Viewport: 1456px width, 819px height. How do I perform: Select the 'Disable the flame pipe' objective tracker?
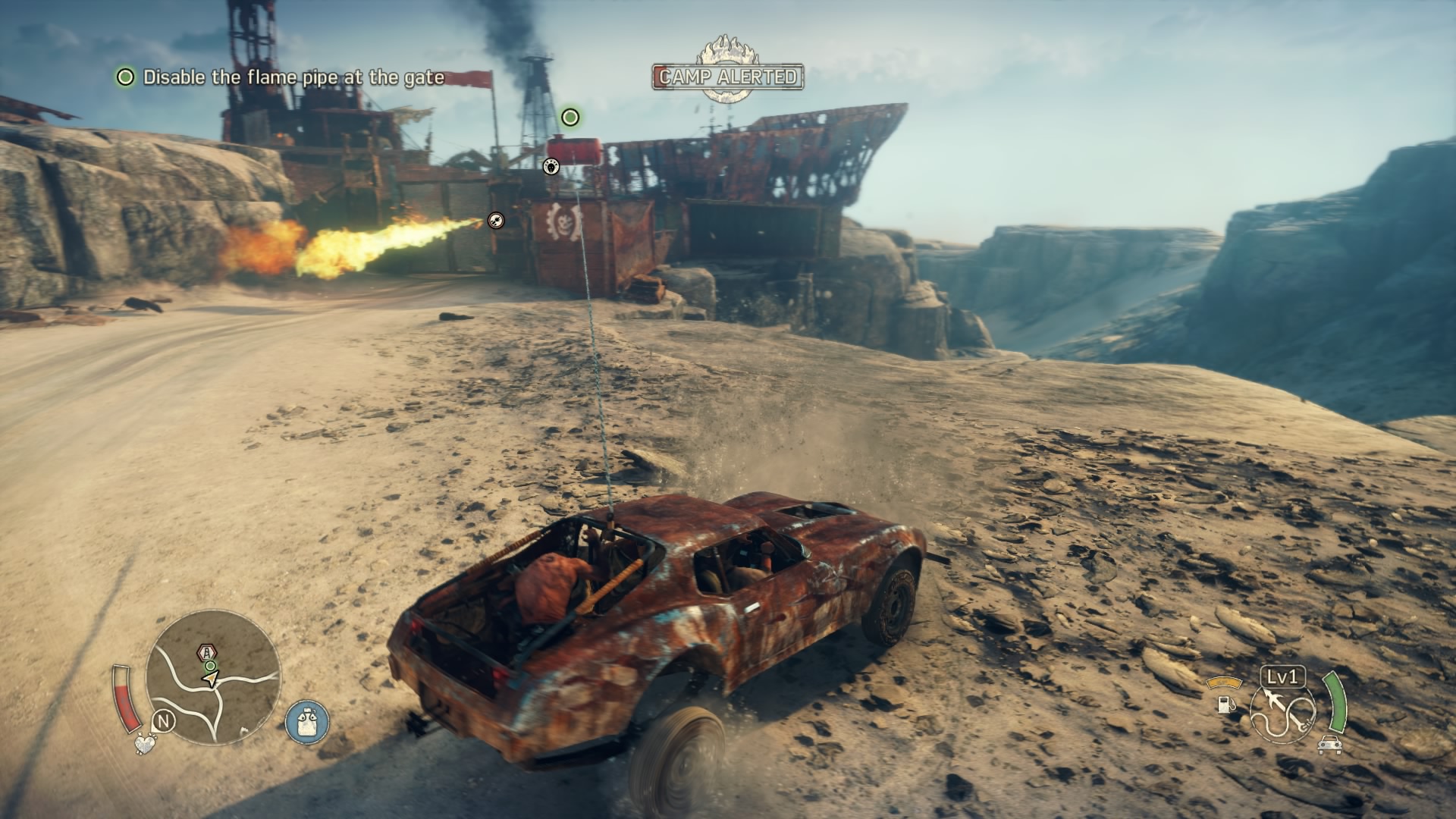coord(281,77)
